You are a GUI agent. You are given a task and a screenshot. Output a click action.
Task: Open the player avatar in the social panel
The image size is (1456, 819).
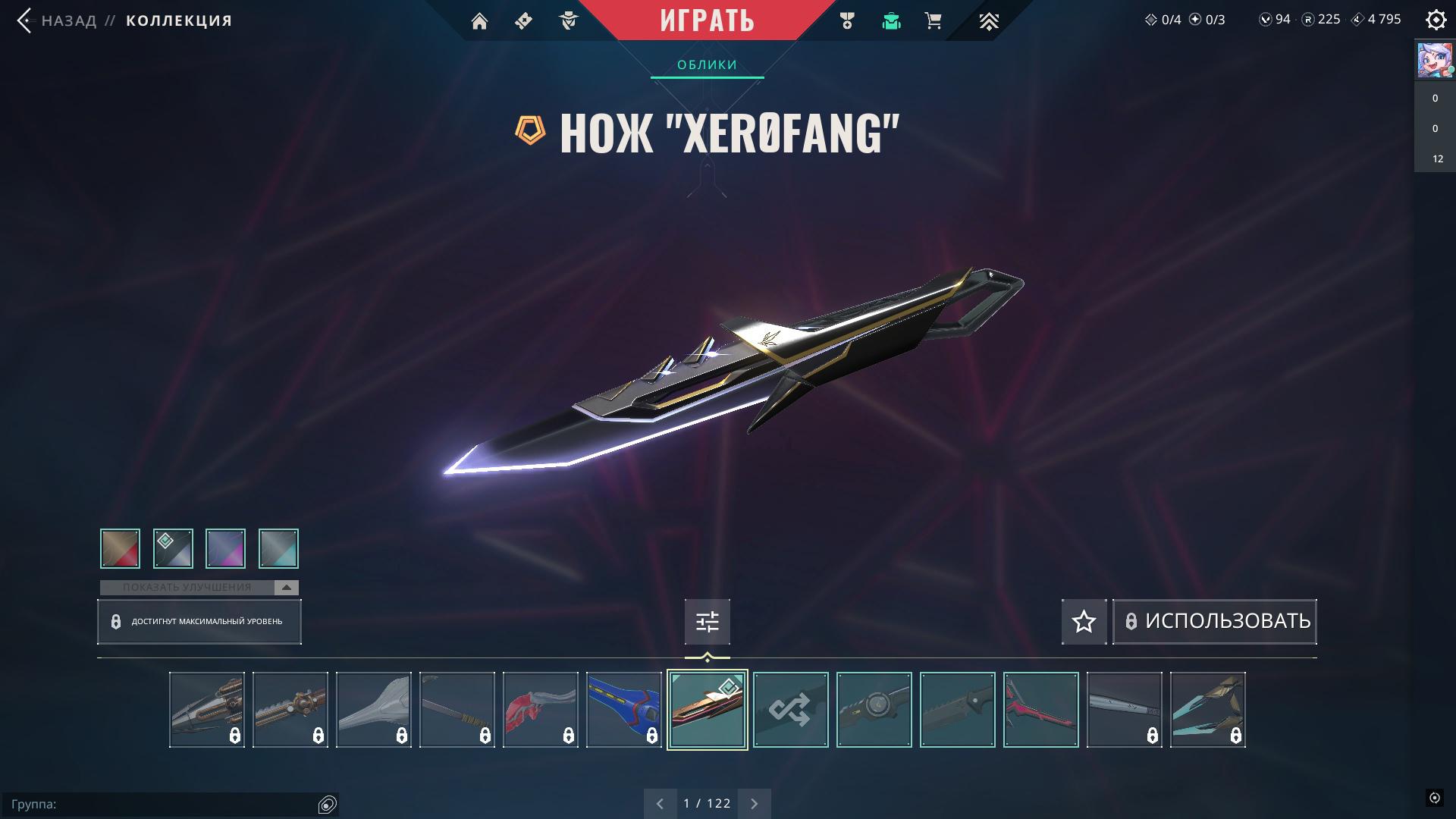(x=1435, y=61)
